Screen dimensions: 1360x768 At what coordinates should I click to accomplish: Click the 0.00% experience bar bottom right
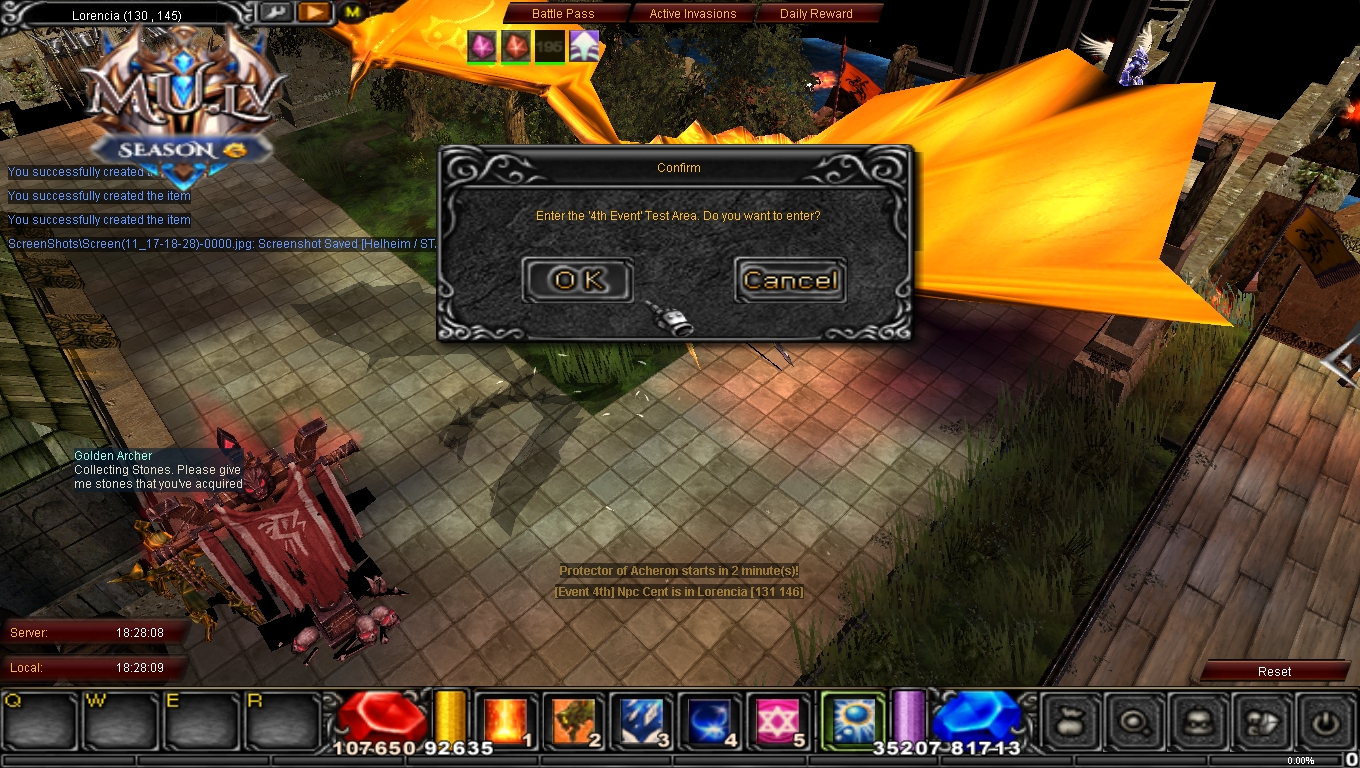pyautogui.click(x=1300, y=760)
